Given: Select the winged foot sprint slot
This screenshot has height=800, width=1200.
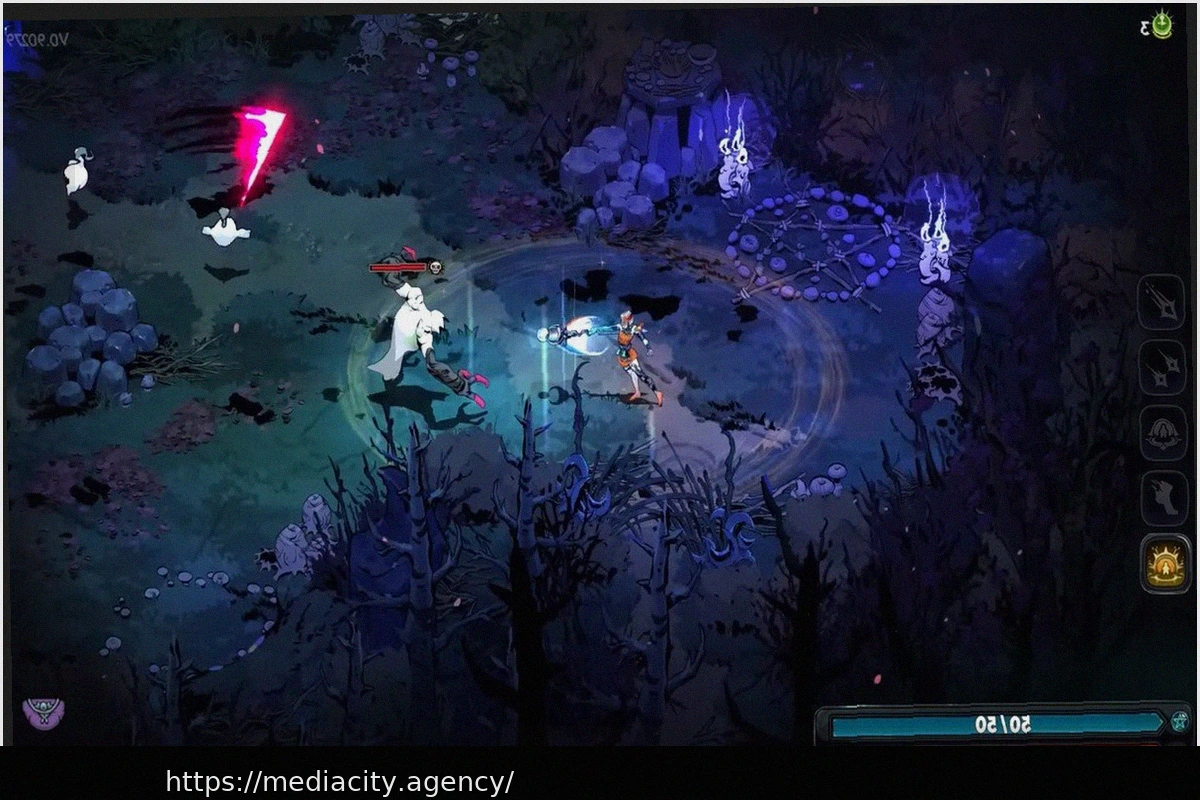Looking at the screenshot, I should (x=1164, y=497).
